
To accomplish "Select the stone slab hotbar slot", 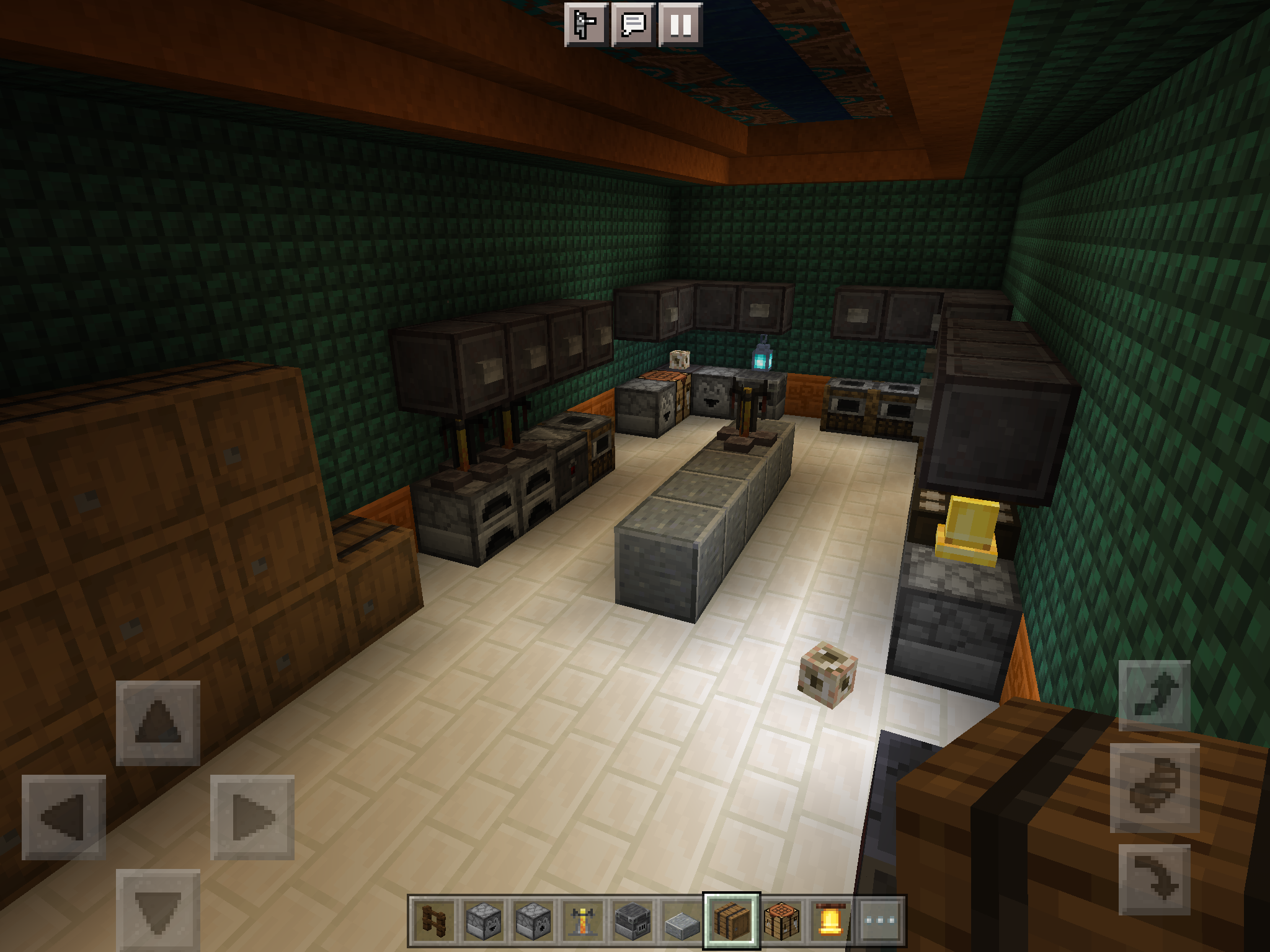I will tap(682, 920).
